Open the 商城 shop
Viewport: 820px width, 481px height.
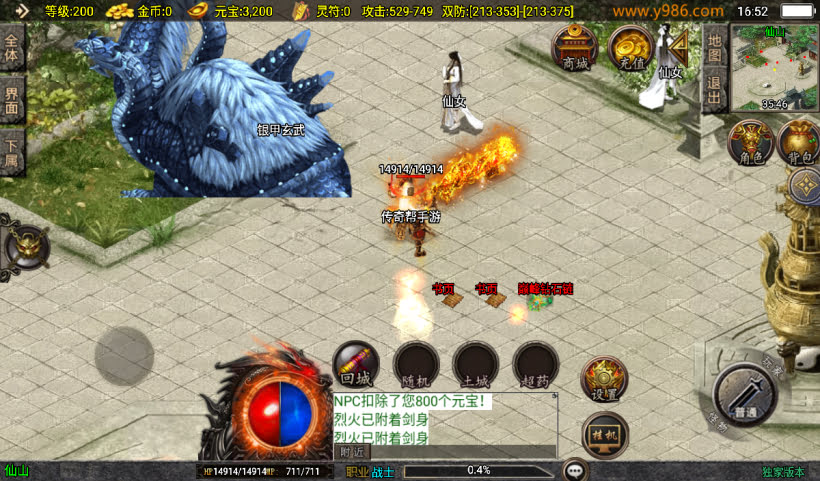click(576, 47)
